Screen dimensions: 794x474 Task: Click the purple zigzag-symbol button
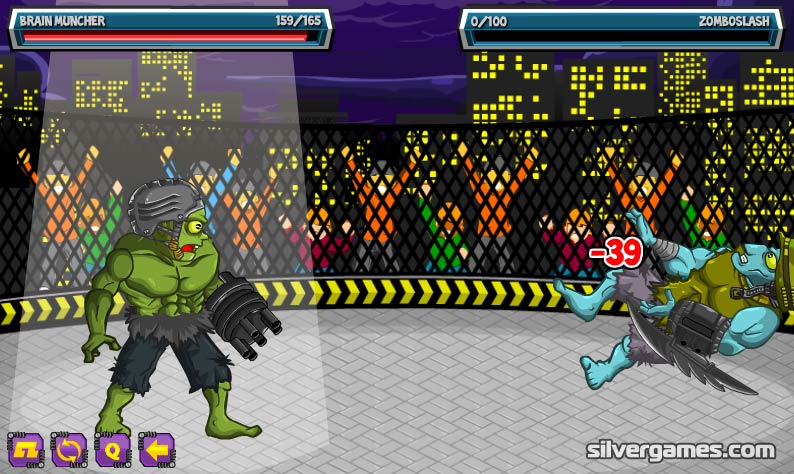25,449
